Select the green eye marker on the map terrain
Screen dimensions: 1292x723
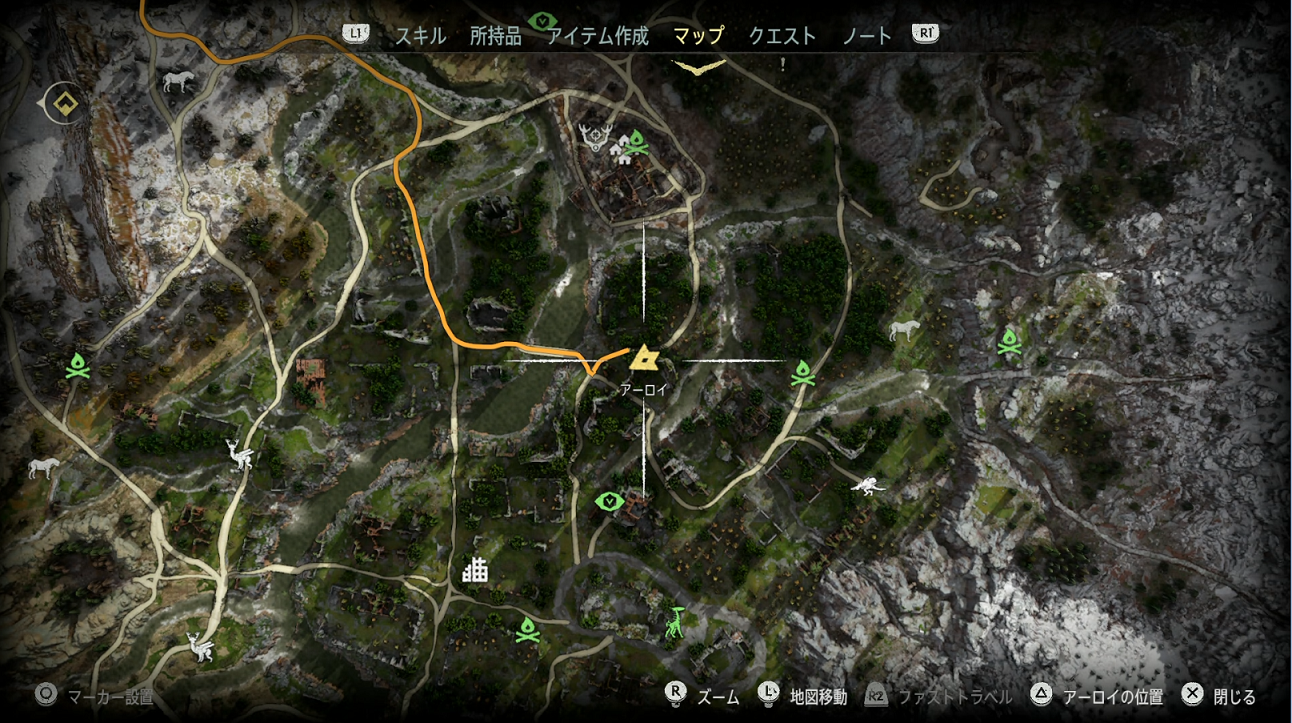pyautogui.click(x=607, y=500)
